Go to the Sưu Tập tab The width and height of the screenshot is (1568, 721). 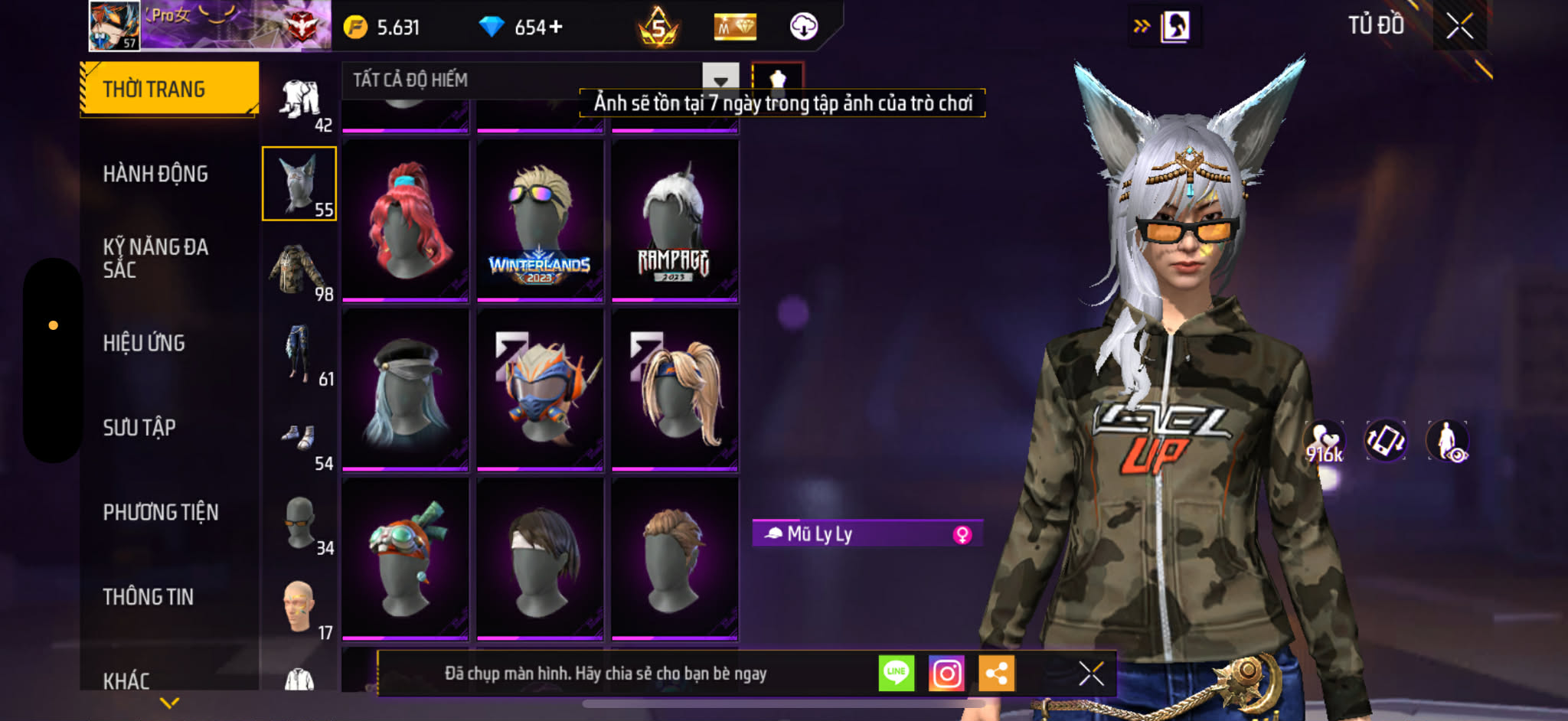(139, 427)
